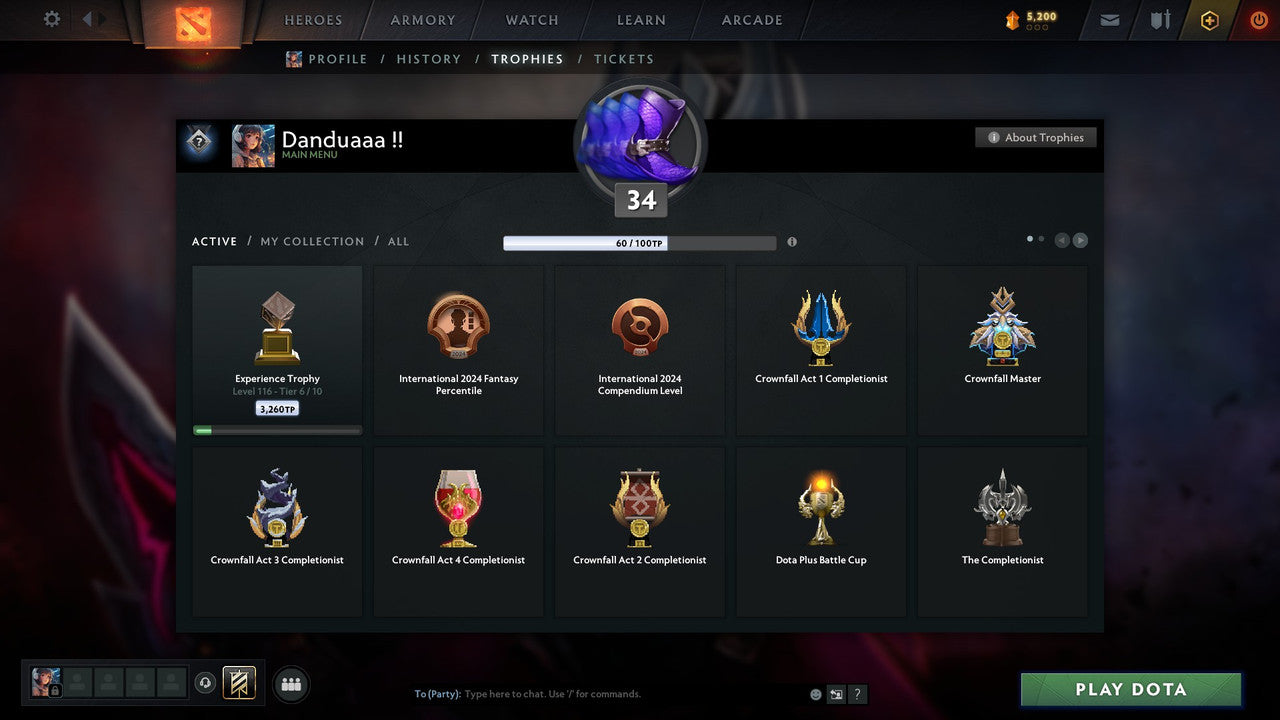The height and width of the screenshot is (720, 1280).
Task: Switch to the MY COLLECTION trophy view
Action: [x=311, y=241]
